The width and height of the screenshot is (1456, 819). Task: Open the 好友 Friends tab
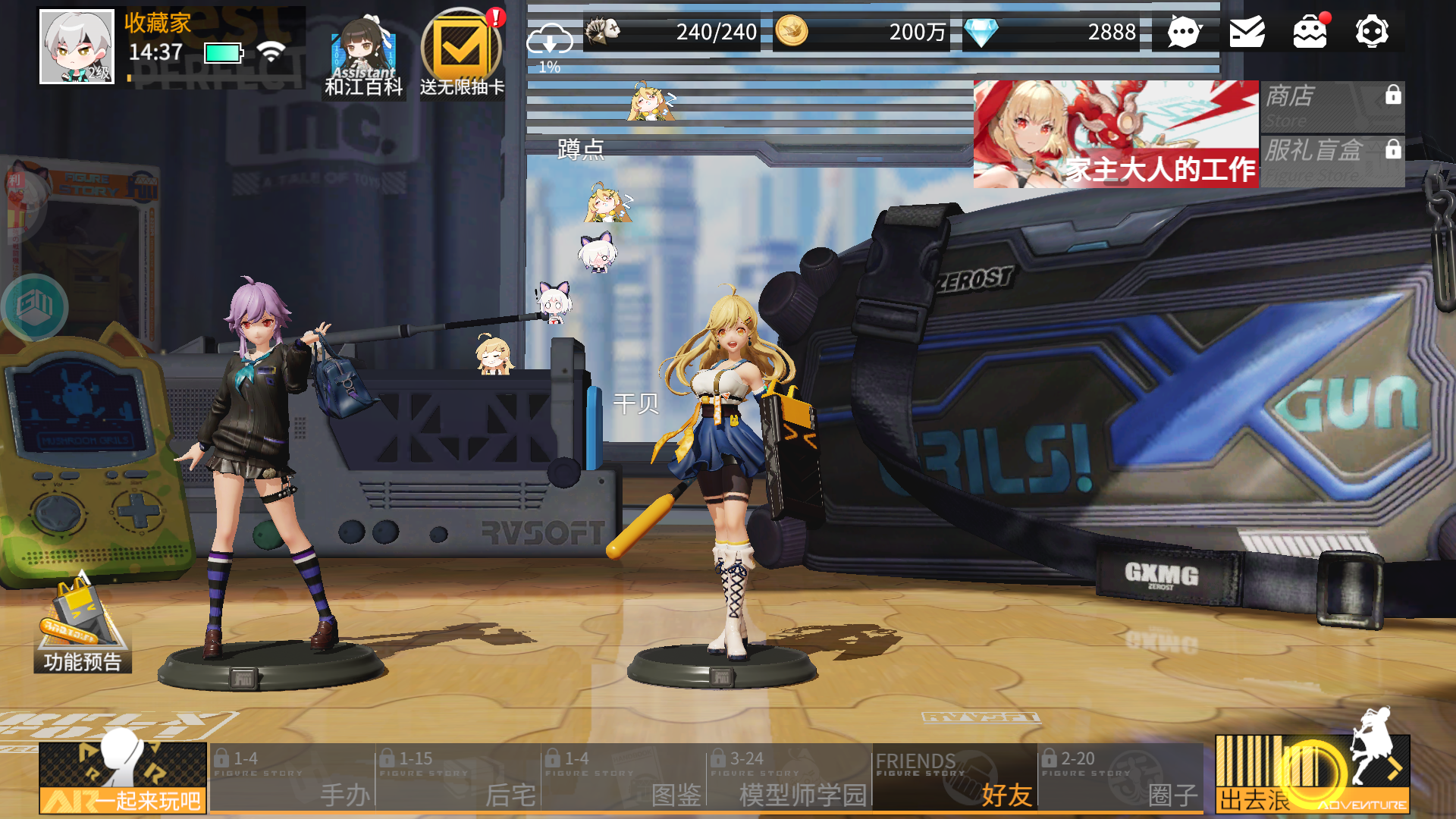point(955,777)
